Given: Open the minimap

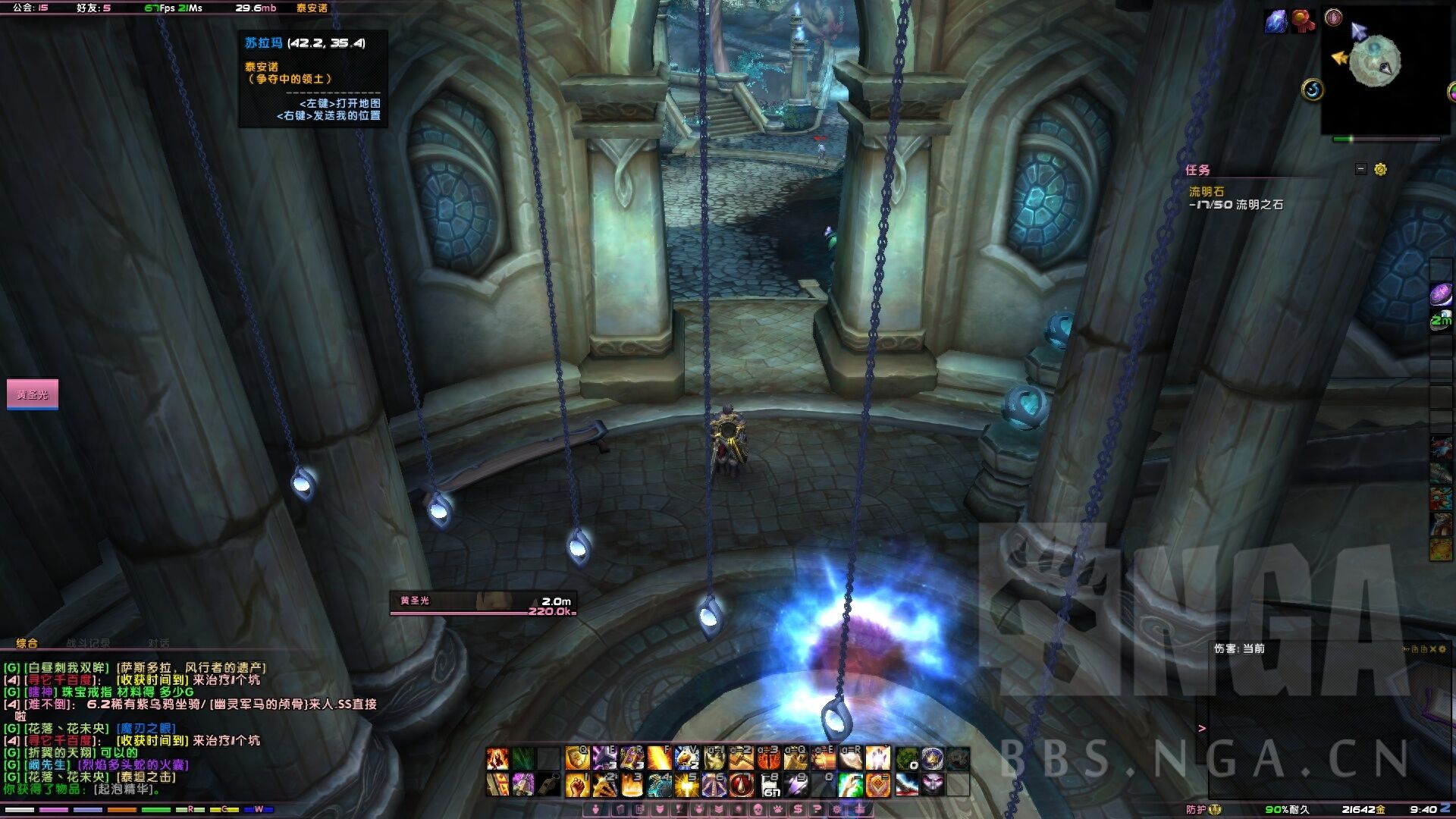Looking at the screenshot, I should (x=1375, y=62).
